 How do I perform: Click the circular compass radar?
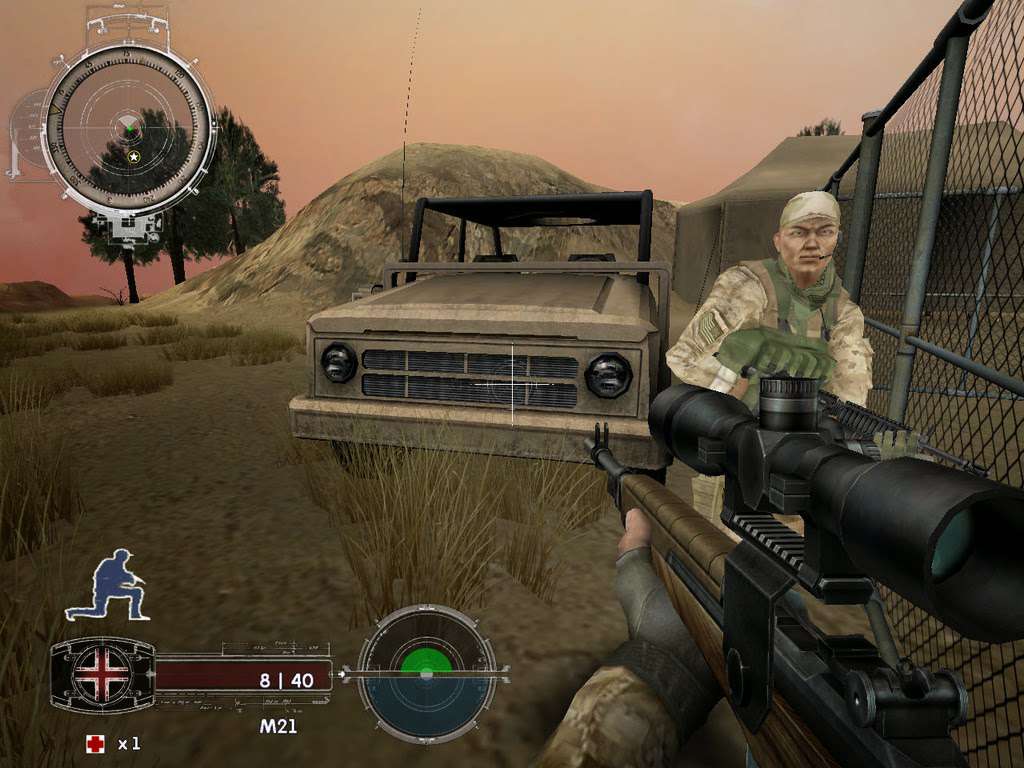click(129, 128)
